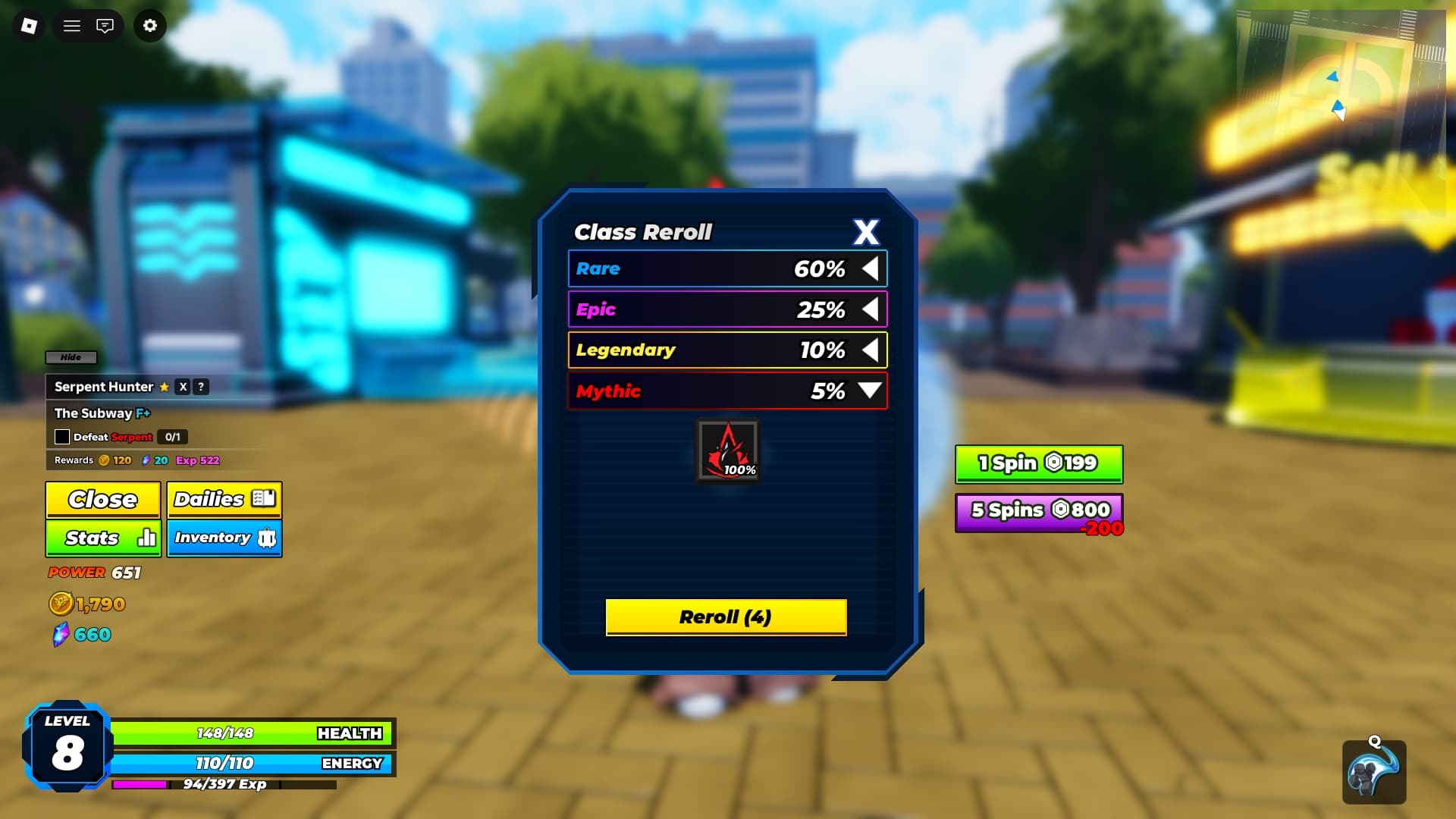Open the in-game chat icon

point(106,25)
